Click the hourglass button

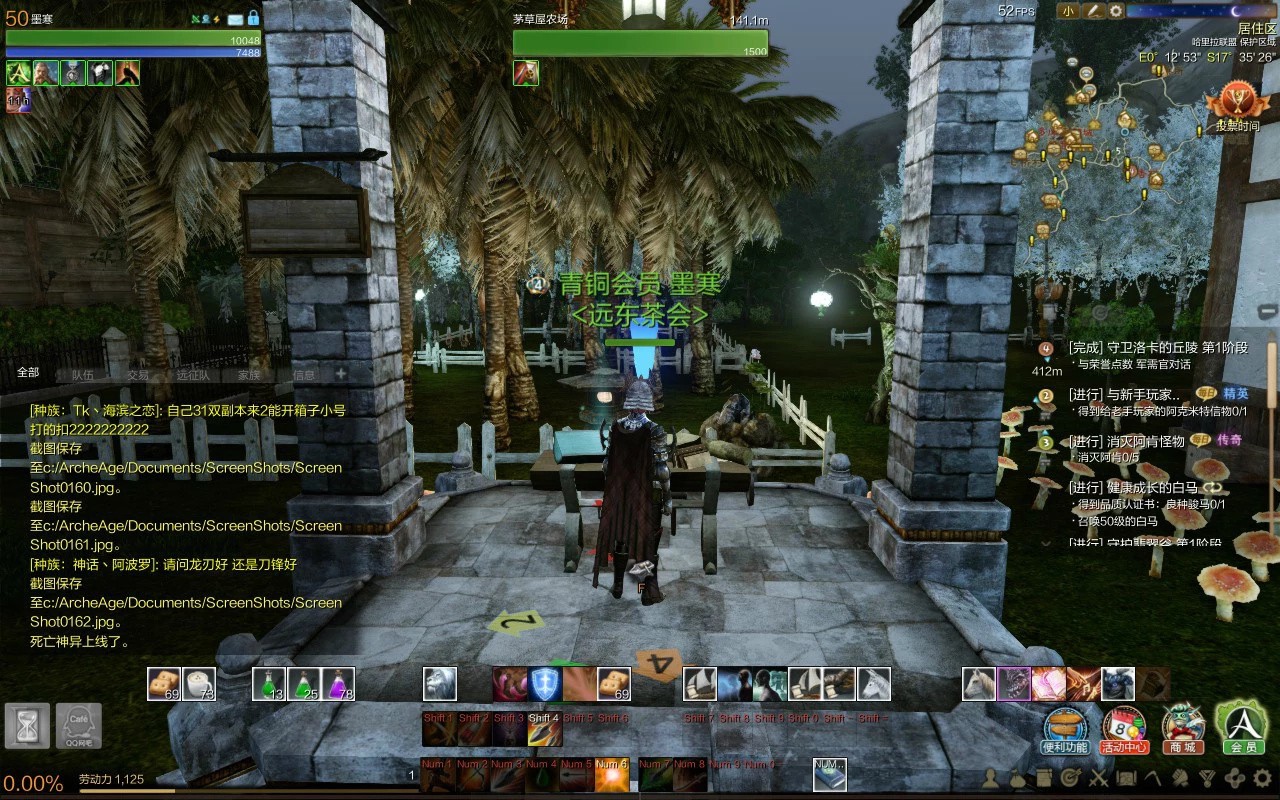pyautogui.click(x=28, y=726)
